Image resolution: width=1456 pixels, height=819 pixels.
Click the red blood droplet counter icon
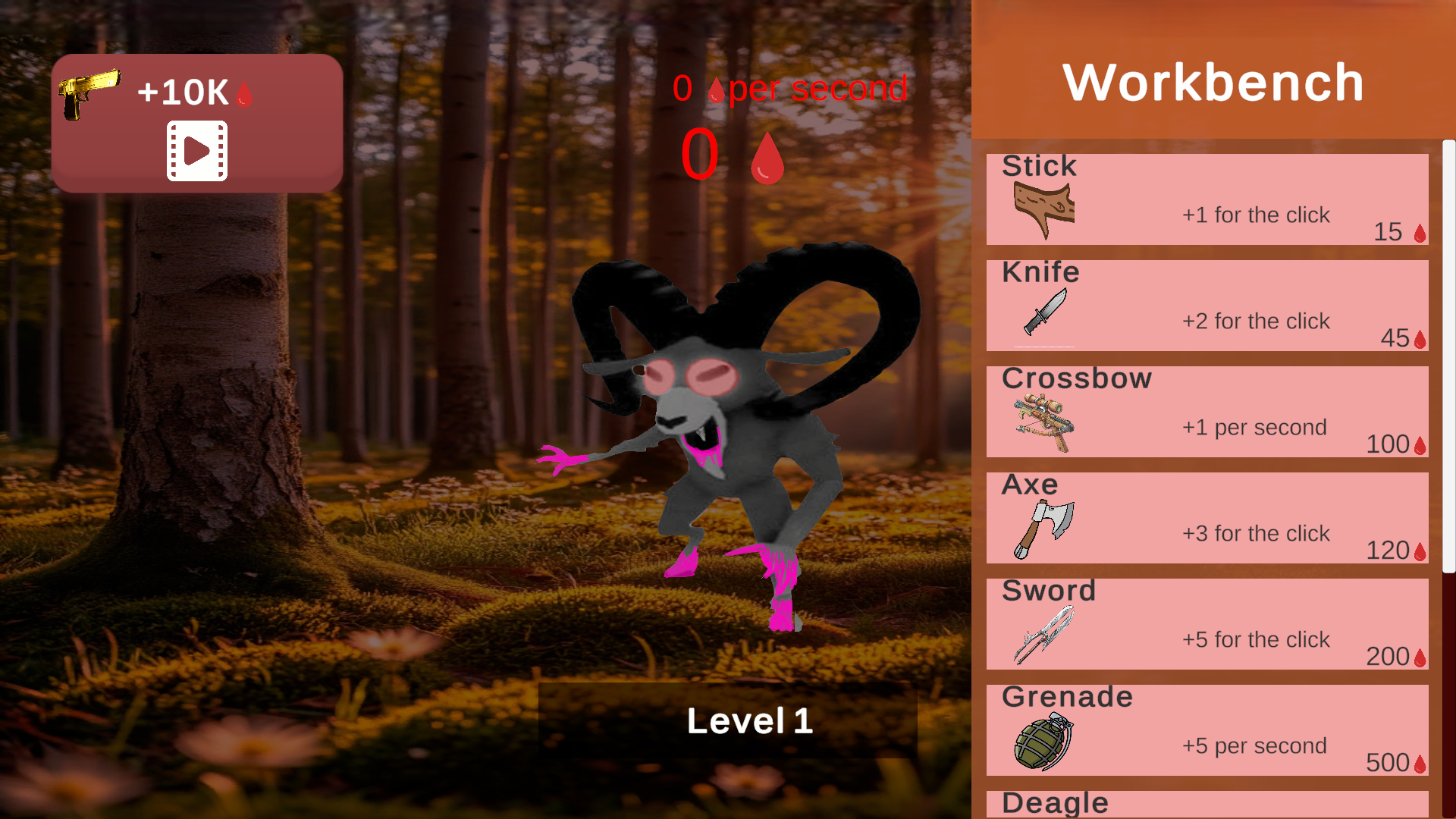pos(766,159)
